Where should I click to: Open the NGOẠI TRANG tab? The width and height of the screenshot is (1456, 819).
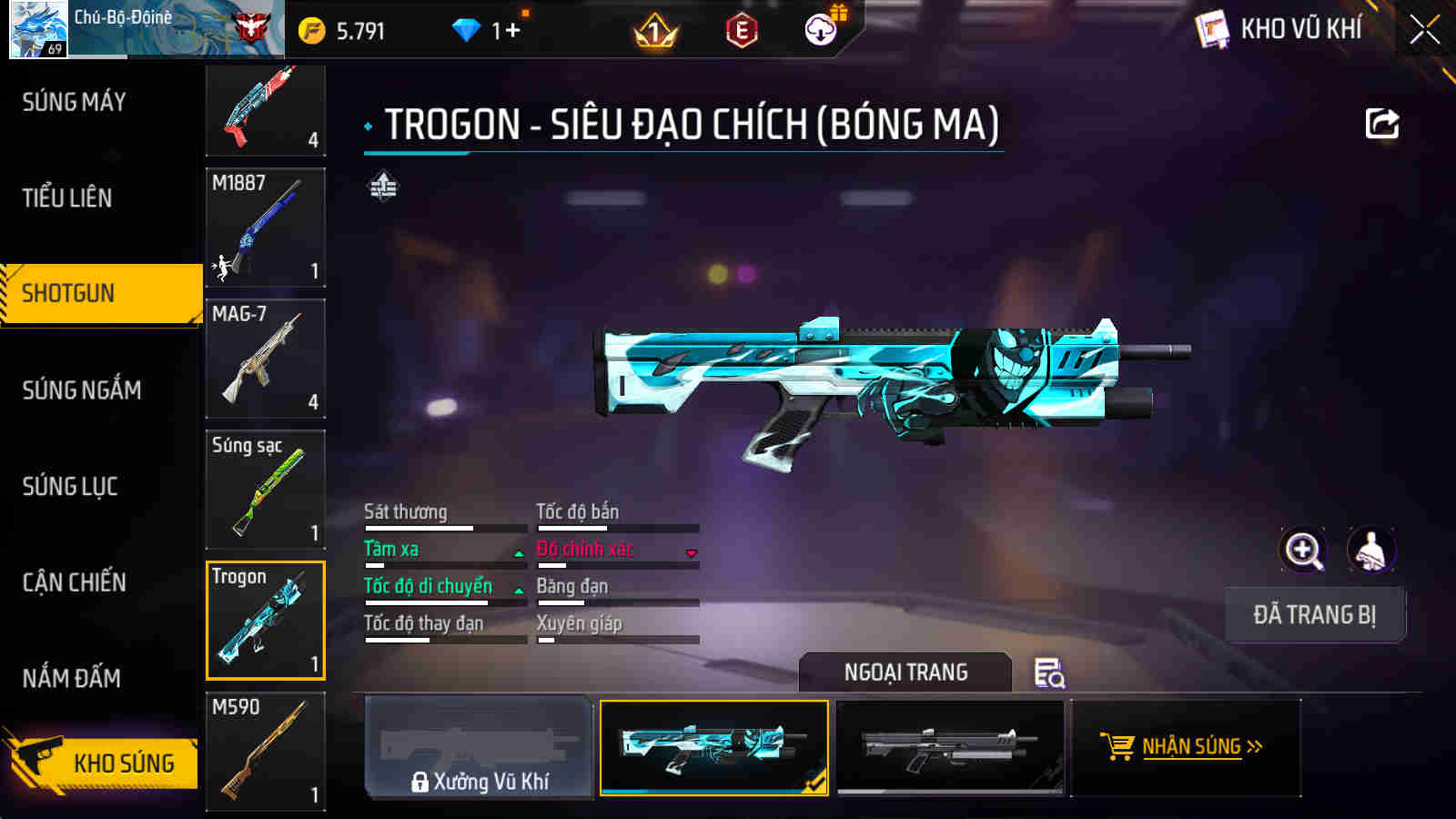point(905,672)
